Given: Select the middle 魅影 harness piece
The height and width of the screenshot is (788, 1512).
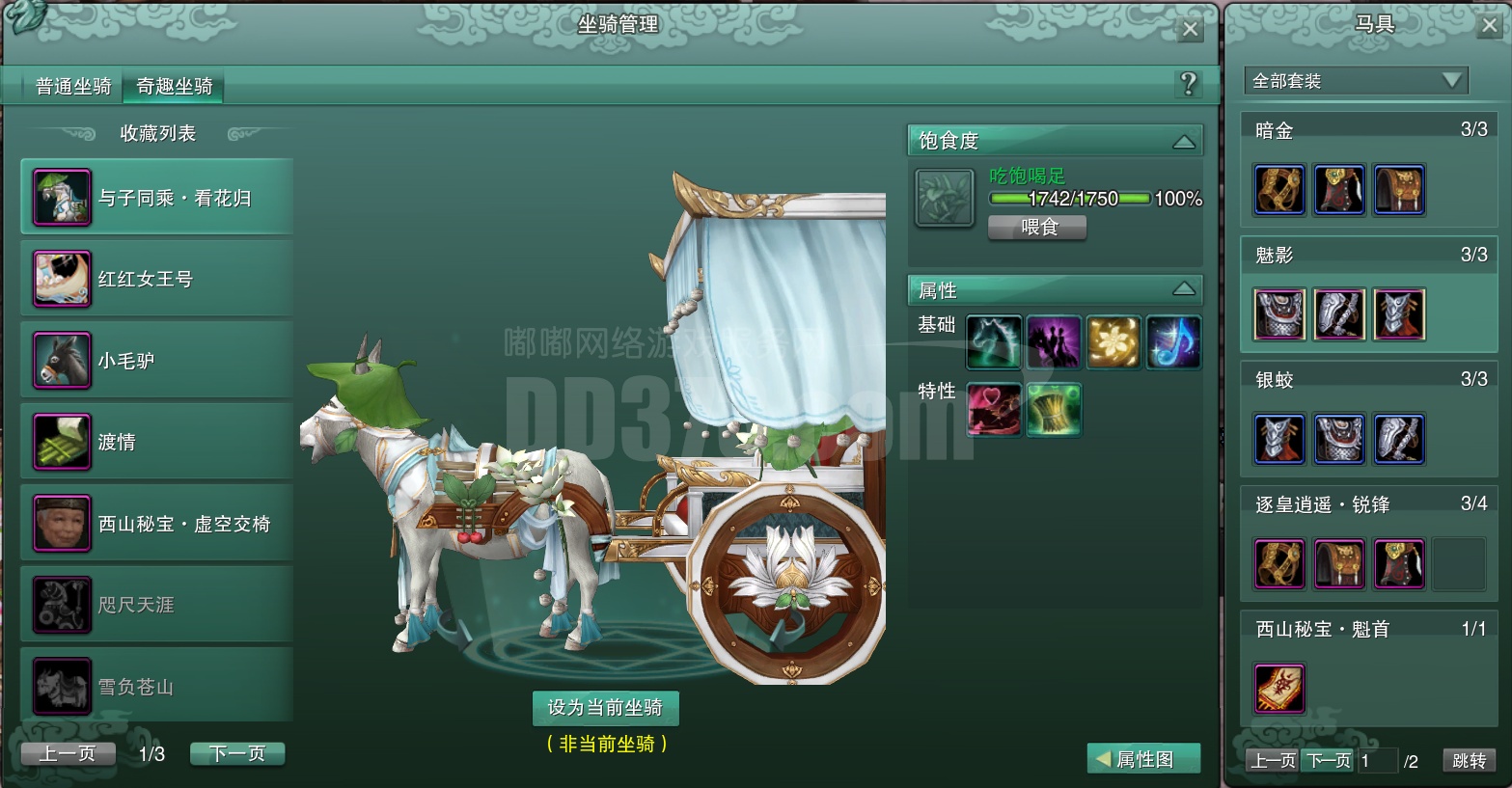Looking at the screenshot, I should [1339, 314].
